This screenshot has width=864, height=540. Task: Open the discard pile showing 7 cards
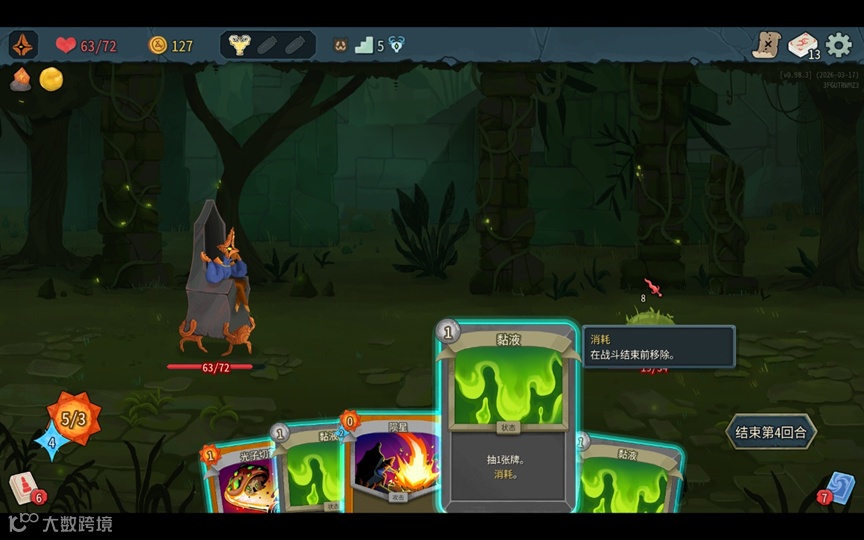(x=837, y=487)
